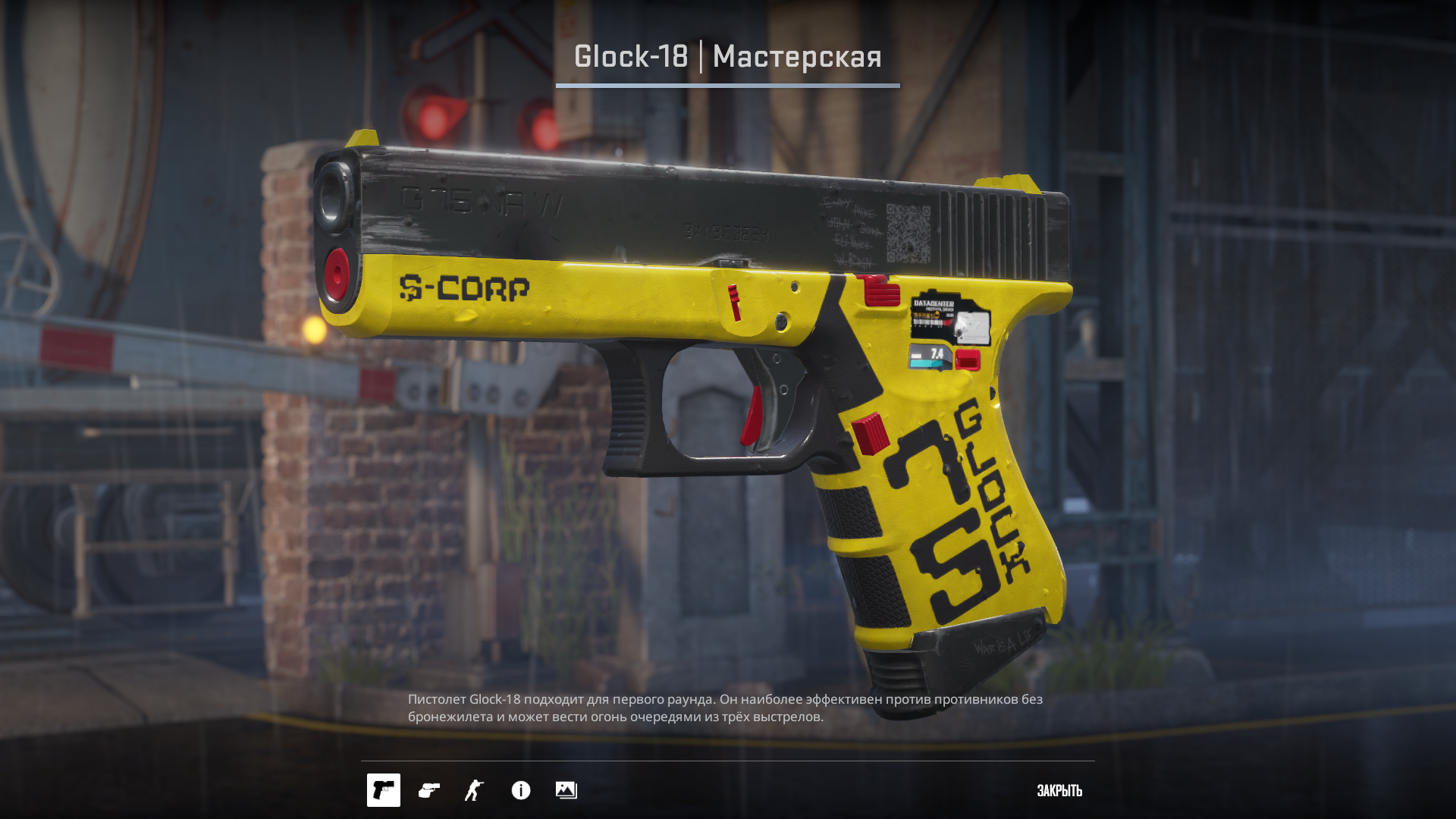Close the inspect screen with ЗАКРЫТЬ
1456x819 pixels.
1059,790
